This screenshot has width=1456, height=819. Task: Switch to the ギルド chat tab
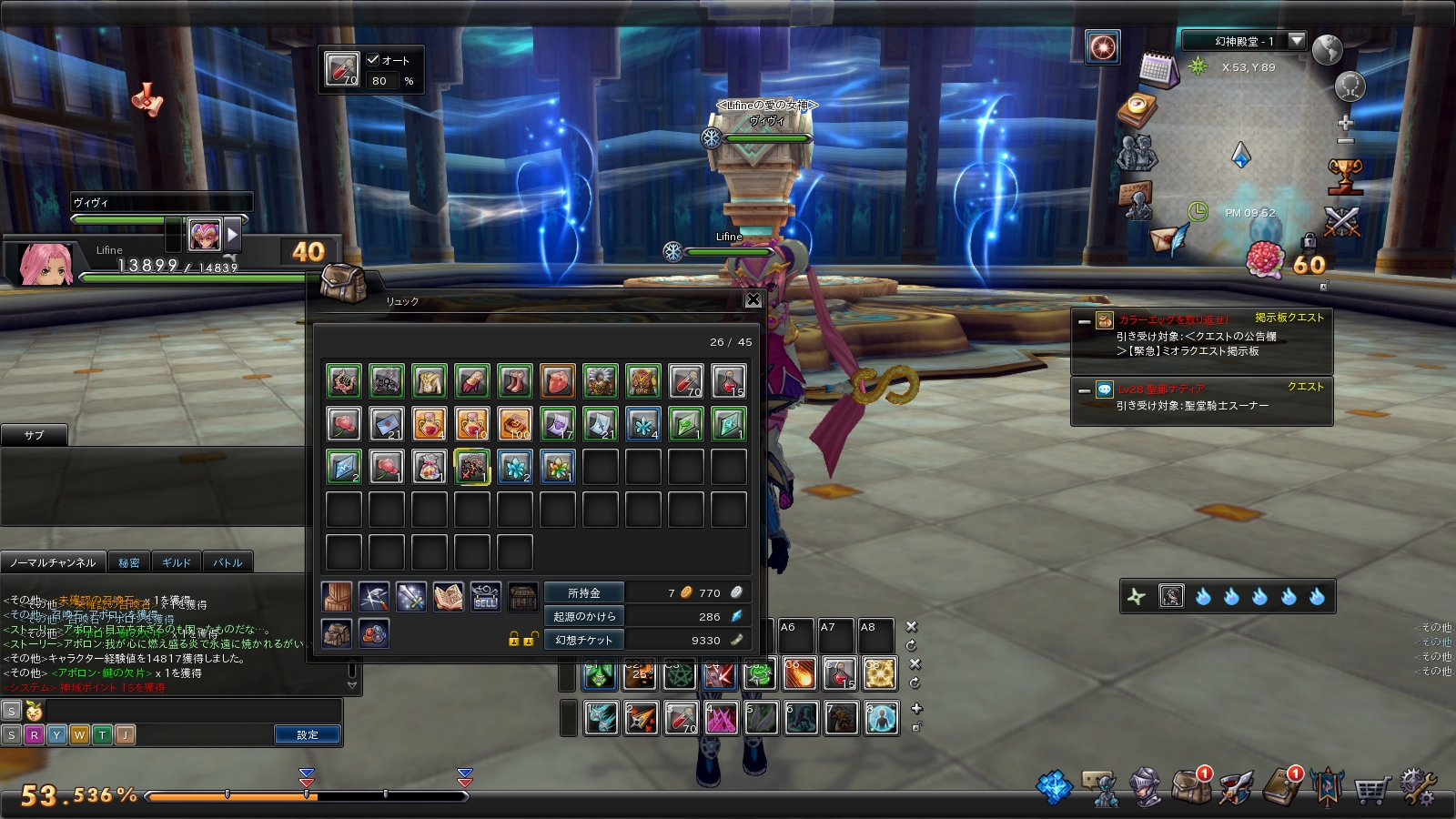point(177,562)
